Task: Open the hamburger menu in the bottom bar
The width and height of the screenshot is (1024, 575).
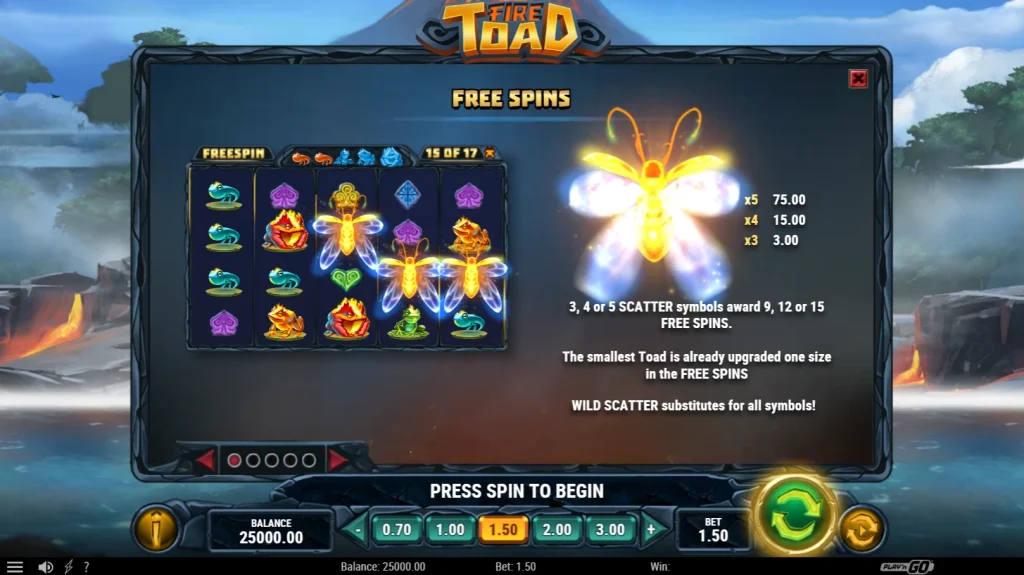Action: (15, 567)
